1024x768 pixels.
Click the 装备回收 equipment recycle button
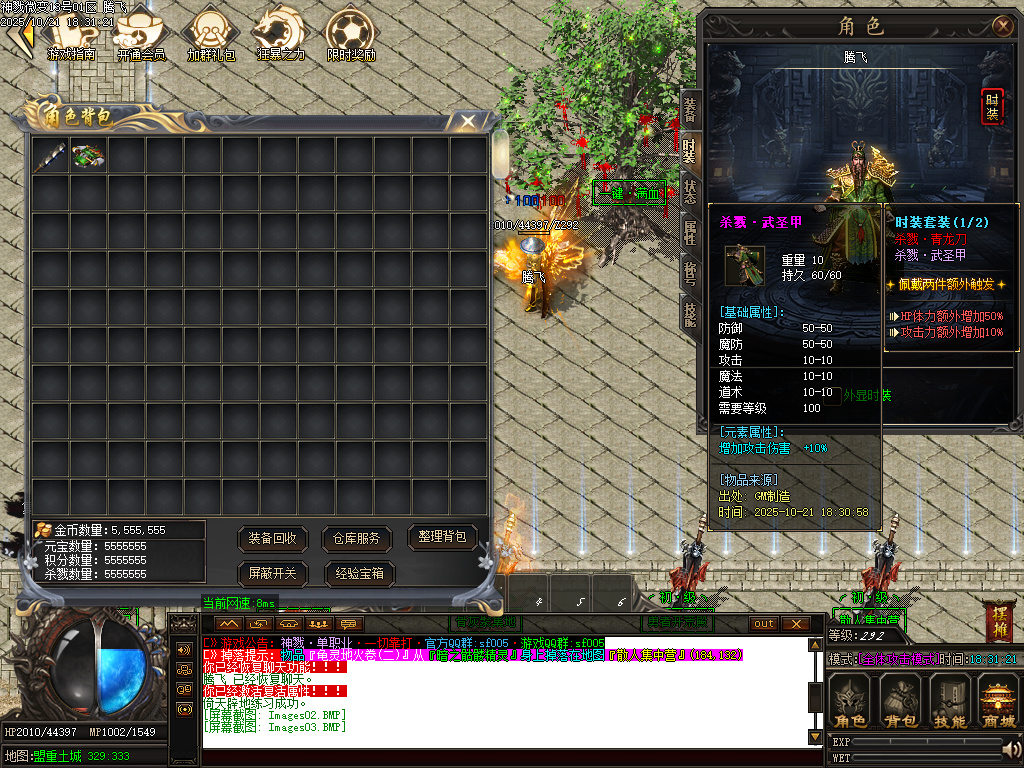(273, 538)
